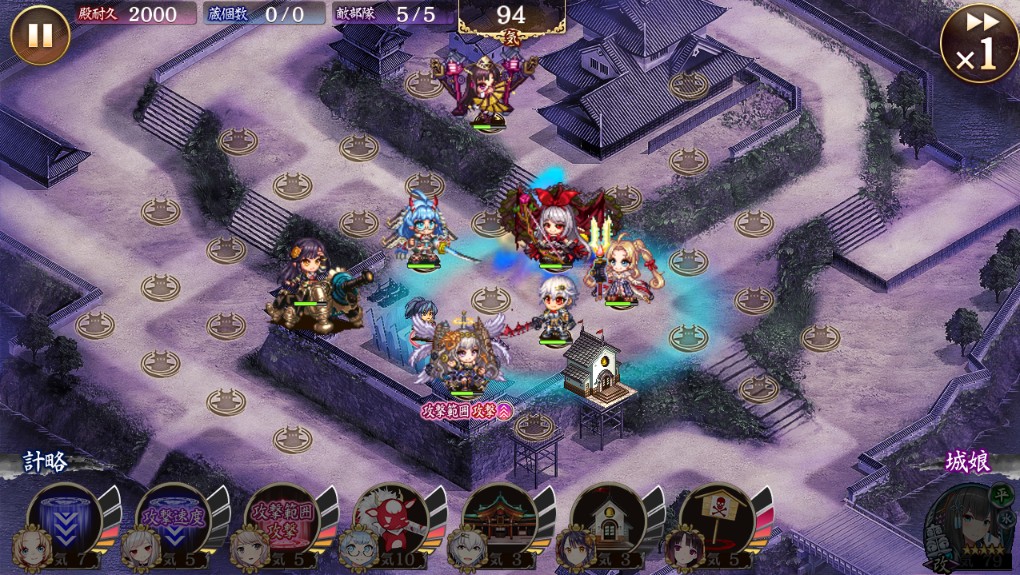Select the white chapel stratagem
The width and height of the screenshot is (1020, 575).
[606, 520]
